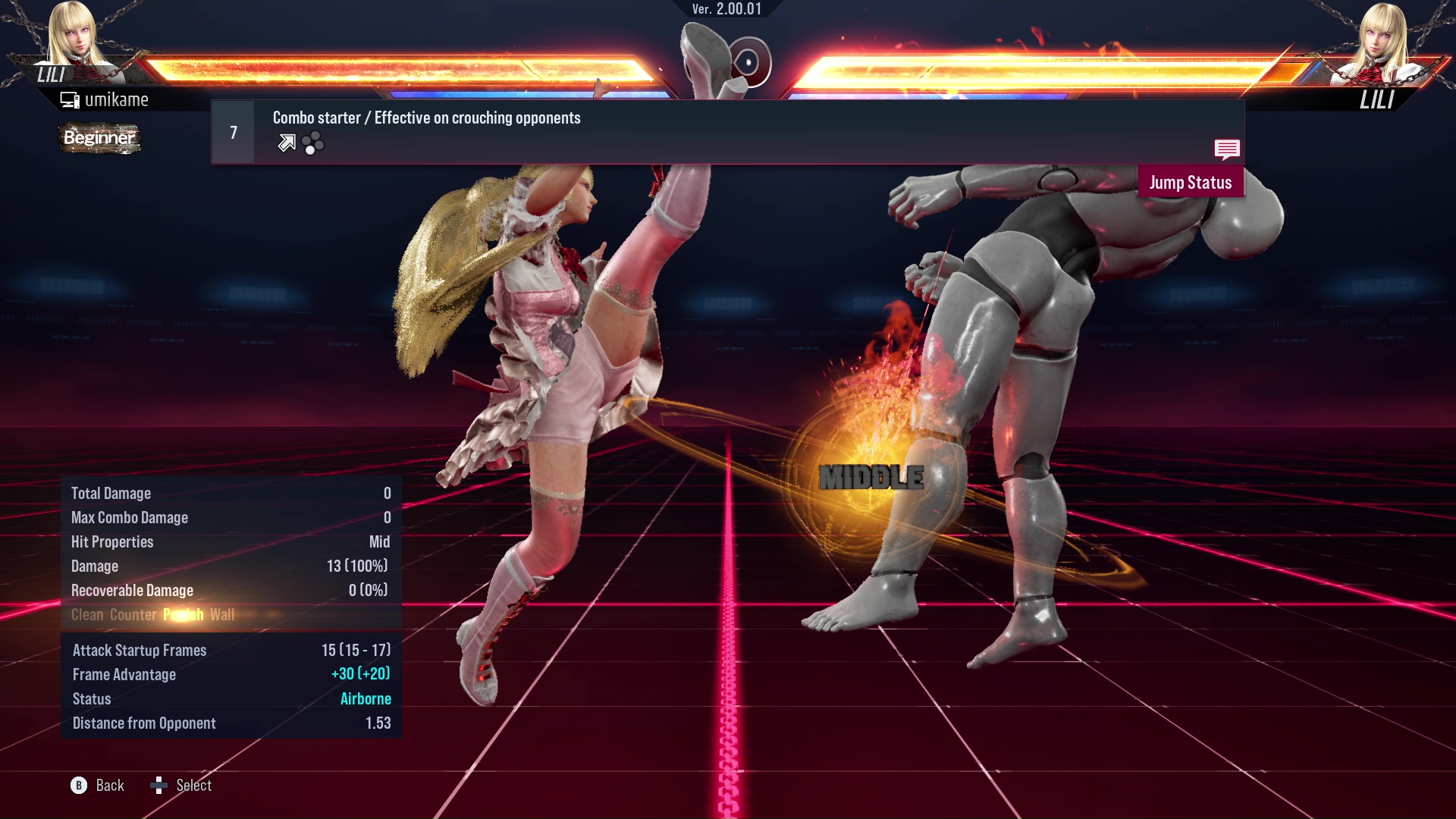Expand the Attack Startup Frames section
Image resolution: width=1456 pixels, height=819 pixels.
pyautogui.click(x=139, y=650)
